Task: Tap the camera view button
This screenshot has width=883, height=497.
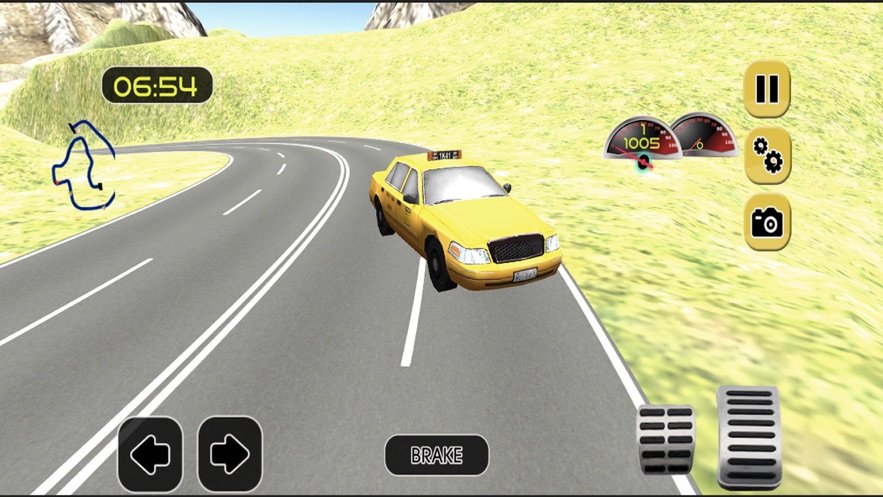Action: 767,221
